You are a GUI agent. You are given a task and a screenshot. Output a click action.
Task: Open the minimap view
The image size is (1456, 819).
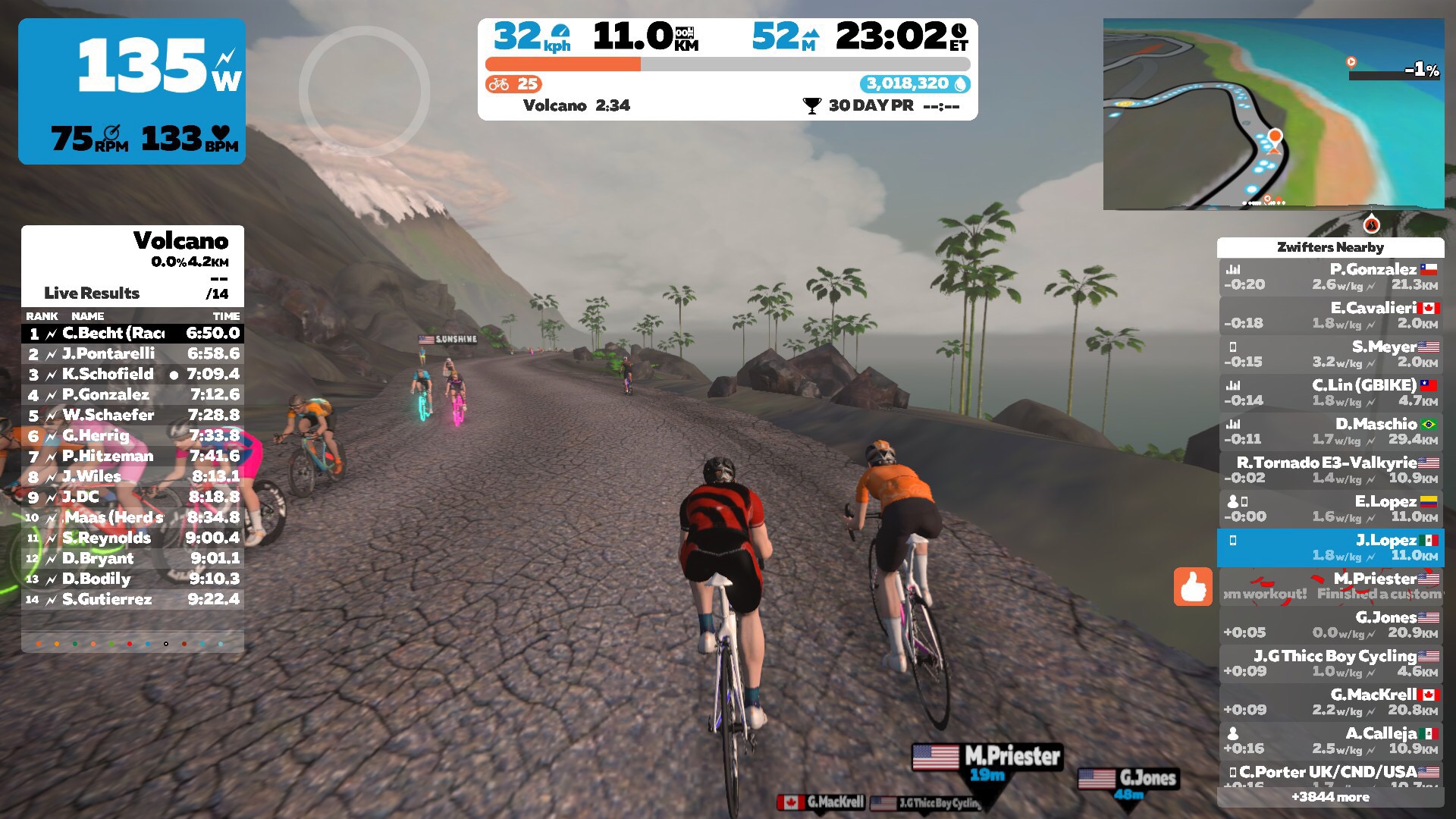pyautogui.click(x=1273, y=114)
